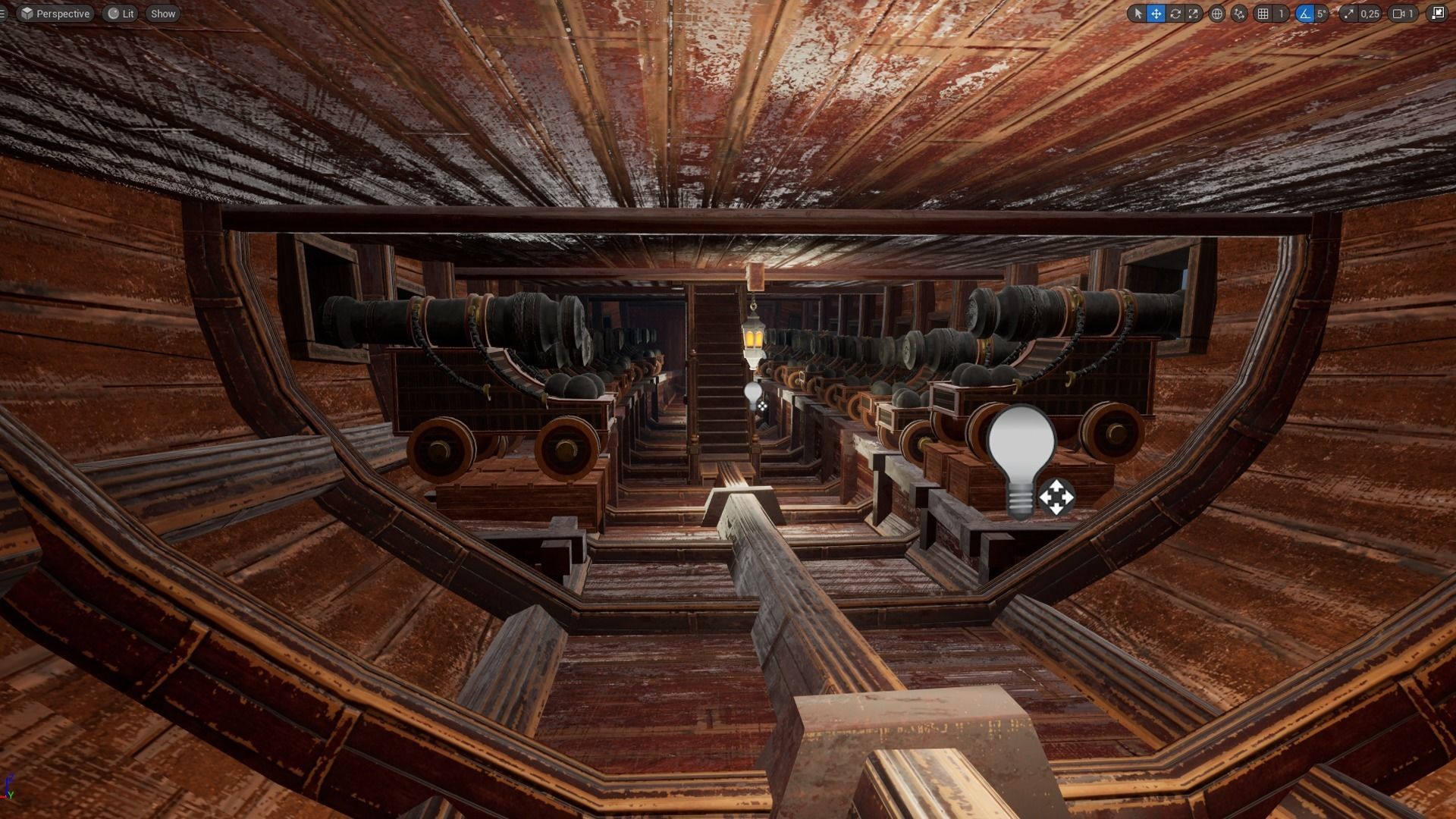Activate the arrow select tool
The height and width of the screenshot is (819, 1456).
pos(1137,14)
